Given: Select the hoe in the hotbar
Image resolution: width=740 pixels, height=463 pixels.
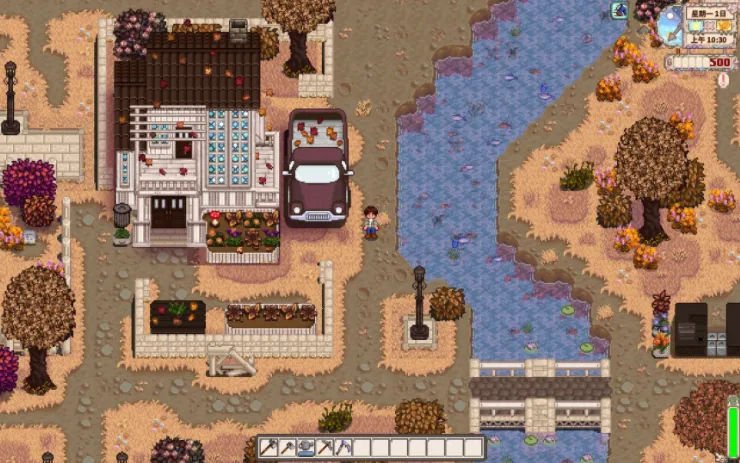Looking at the screenshot, I should (x=287, y=447).
